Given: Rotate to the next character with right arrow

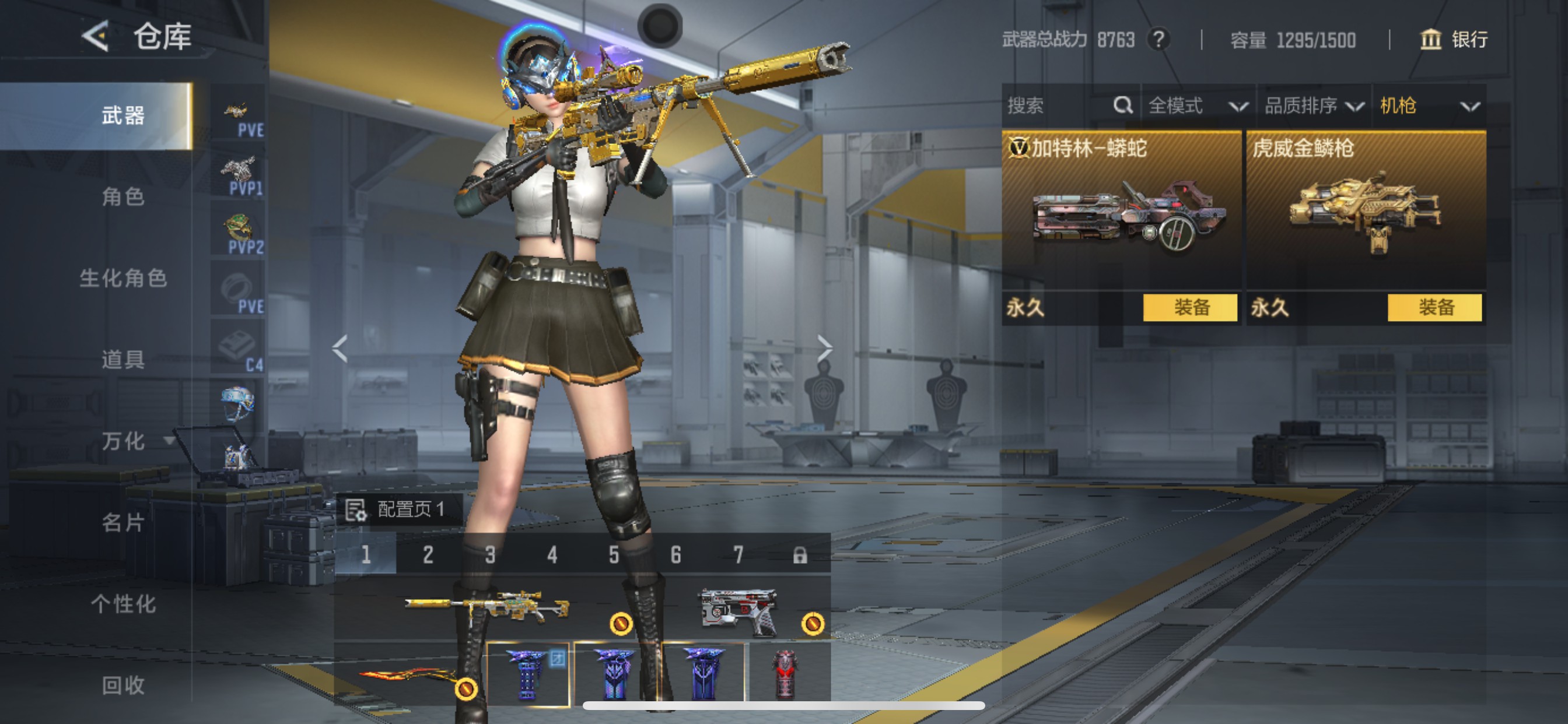Looking at the screenshot, I should point(824,349).
